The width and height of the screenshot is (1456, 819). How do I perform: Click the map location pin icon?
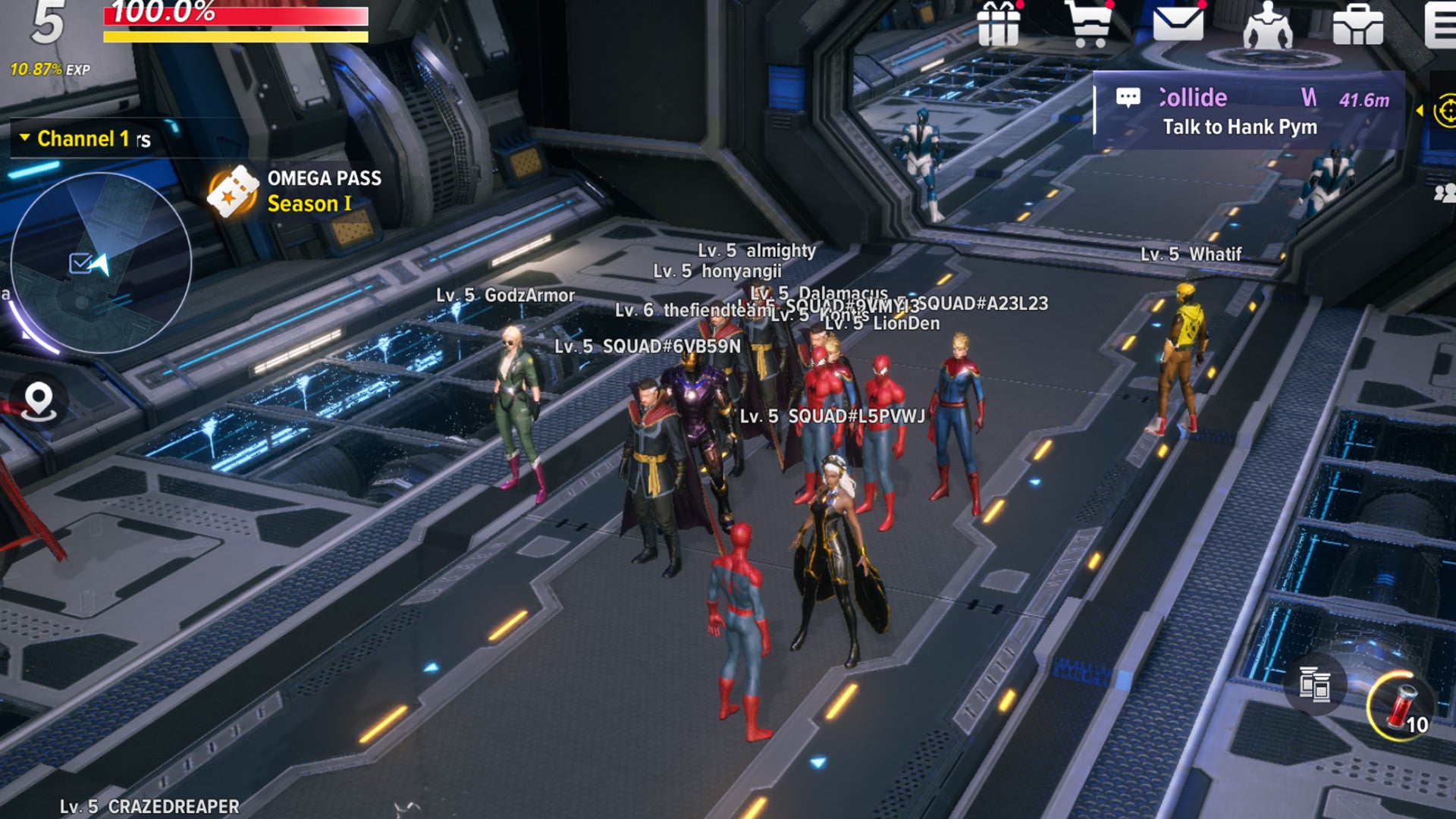pos(39,400)
